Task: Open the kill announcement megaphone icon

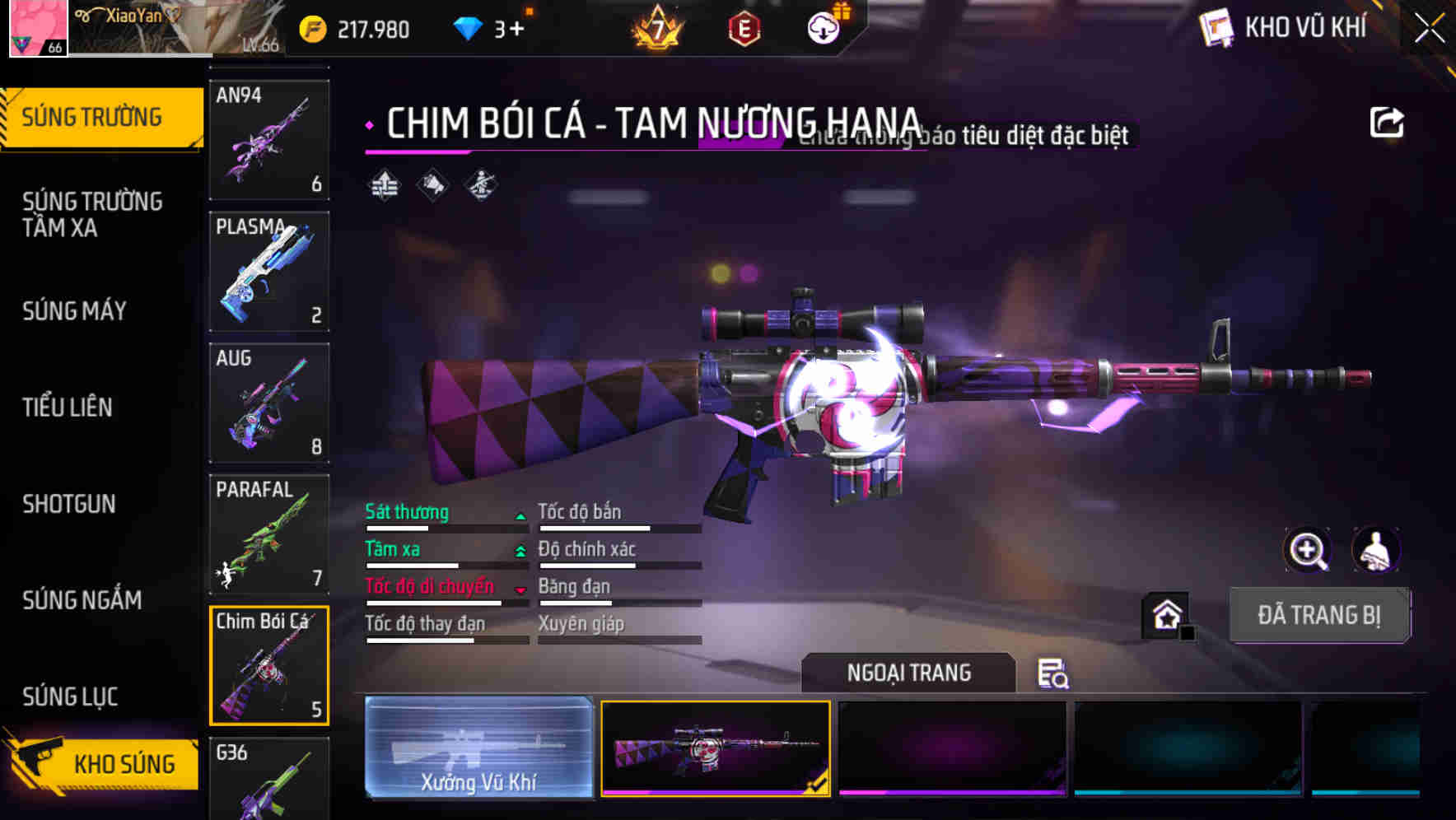Action: [x=431, y=184]
